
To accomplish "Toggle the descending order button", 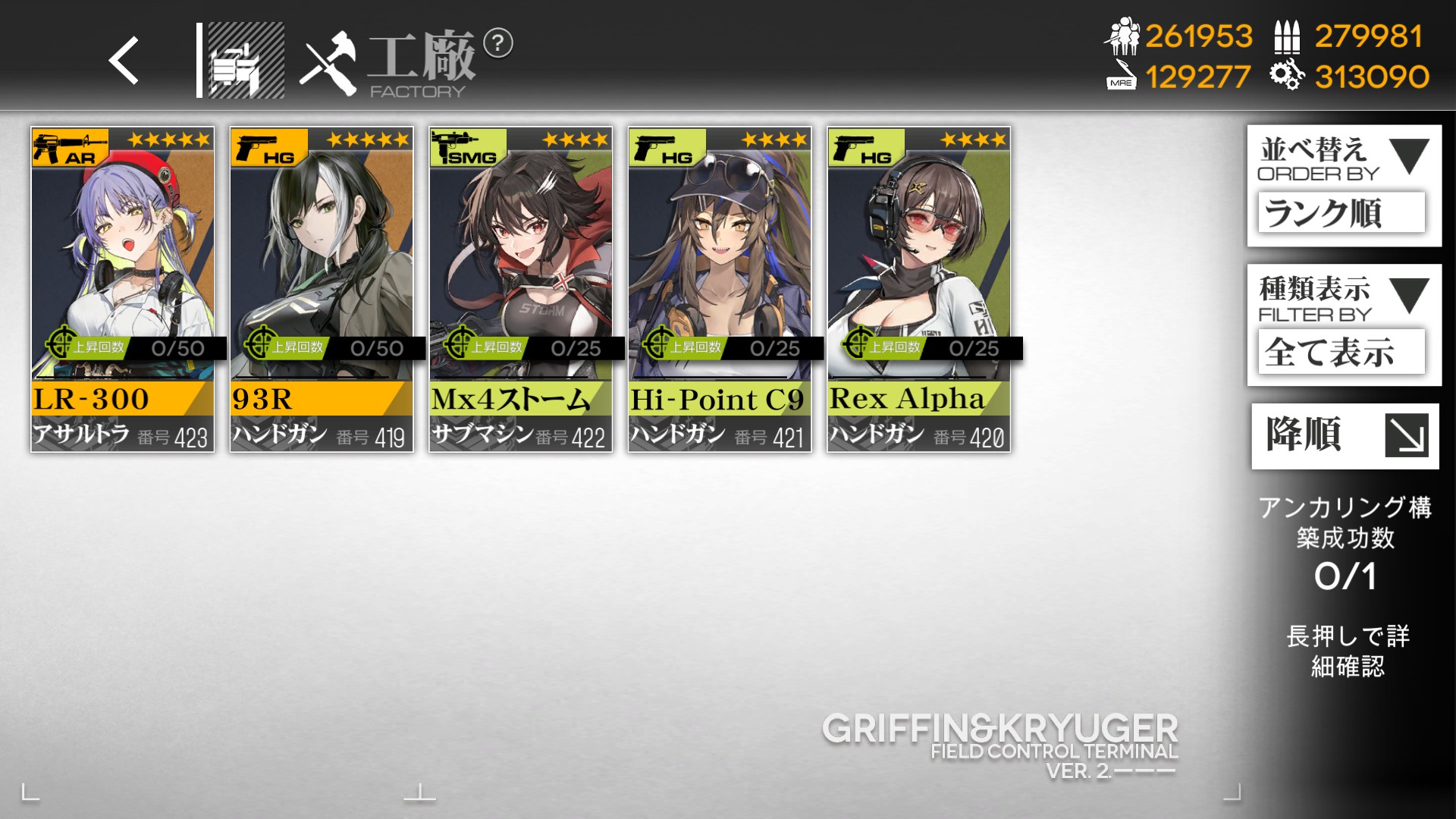I will click(1345, 436).
